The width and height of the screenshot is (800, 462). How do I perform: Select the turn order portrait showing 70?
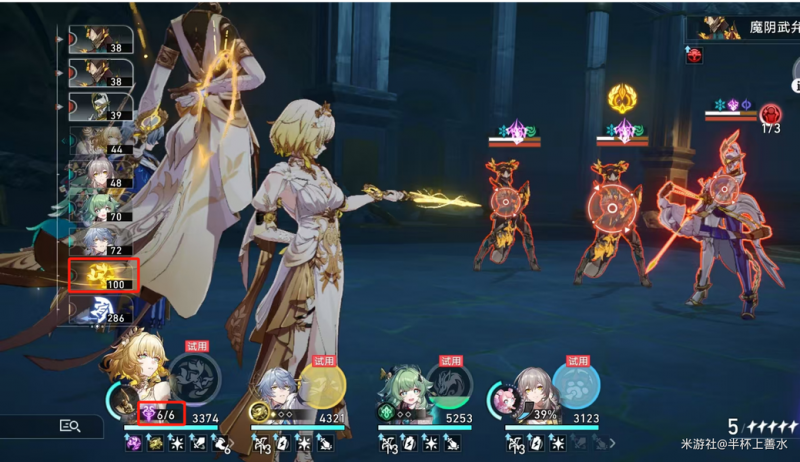[x=102, y=207]
